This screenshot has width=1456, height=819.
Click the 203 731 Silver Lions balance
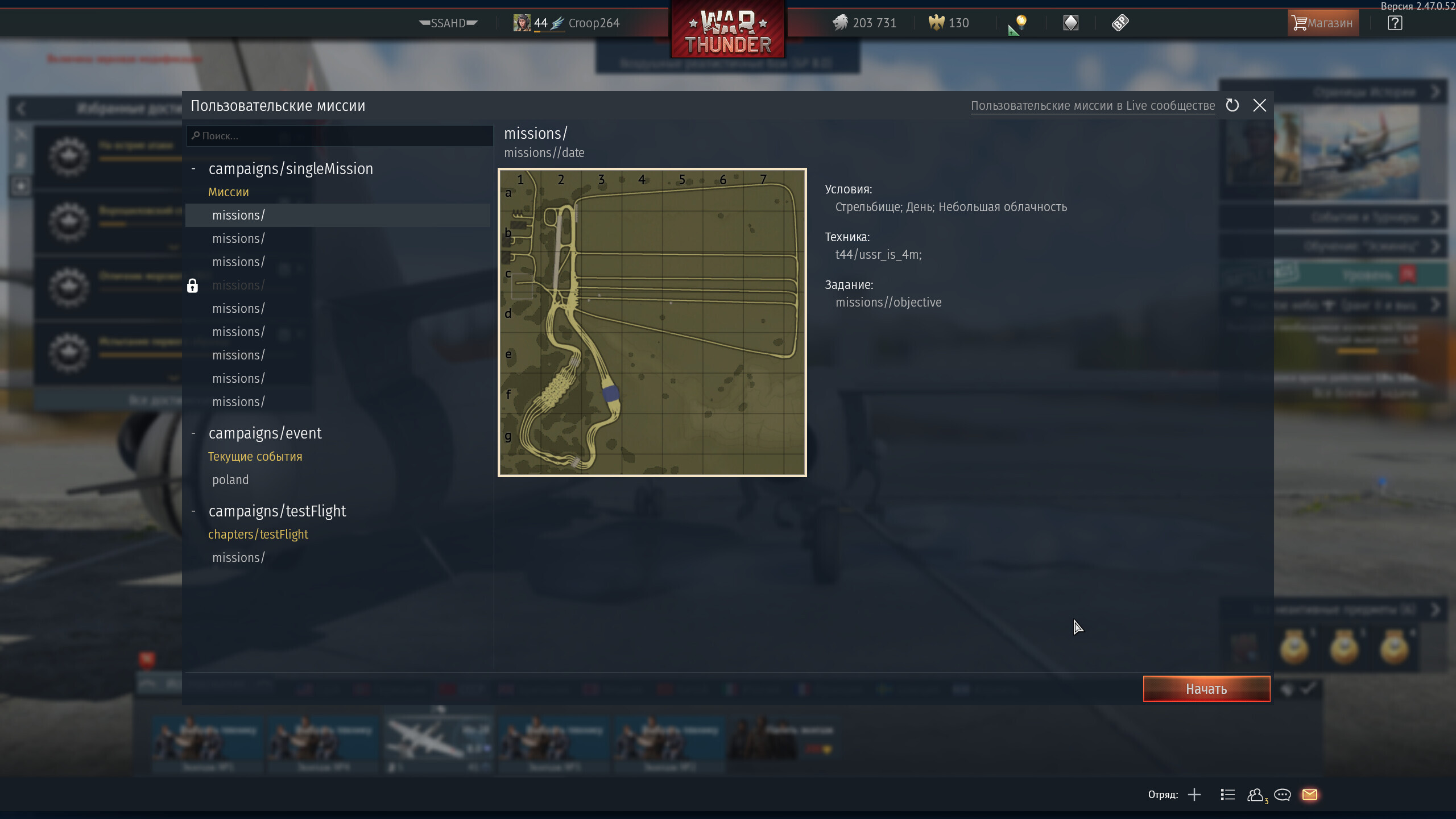[x=865, y=23]
